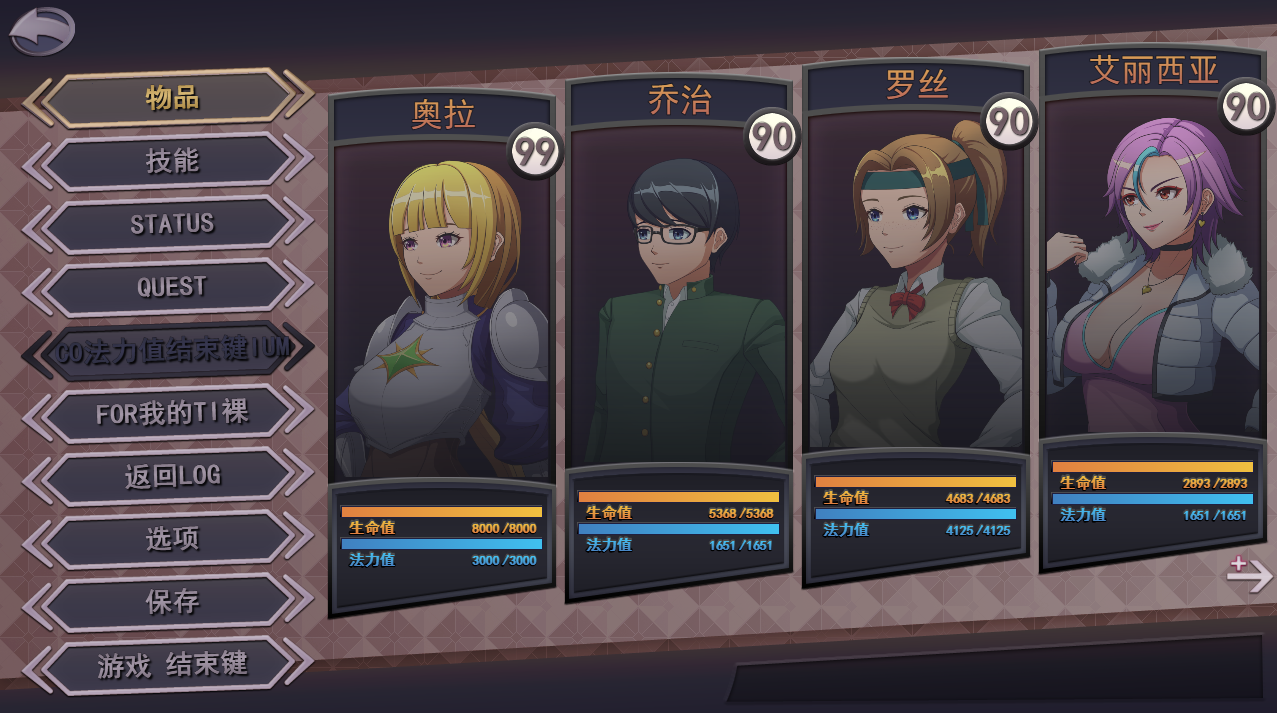
Task: Click the back arrow button
Action: click(x=42, y=30)
